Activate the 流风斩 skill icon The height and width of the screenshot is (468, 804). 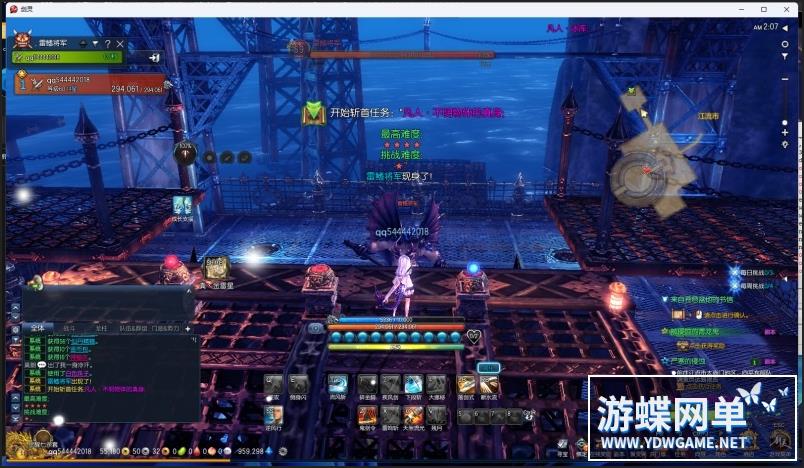(x=338, y=385)
